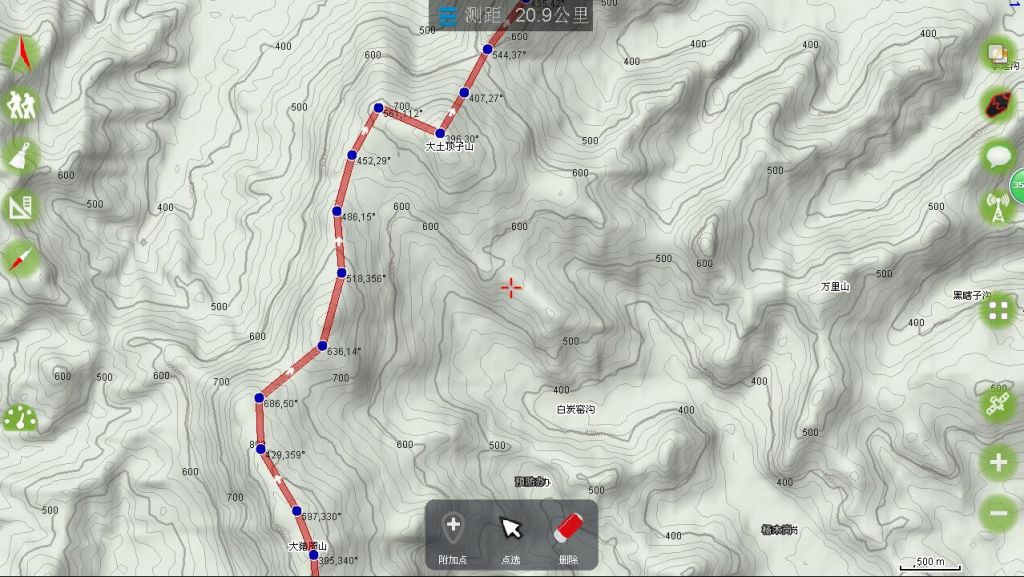Zoom out with the minus button

click(x=998, y=513)
